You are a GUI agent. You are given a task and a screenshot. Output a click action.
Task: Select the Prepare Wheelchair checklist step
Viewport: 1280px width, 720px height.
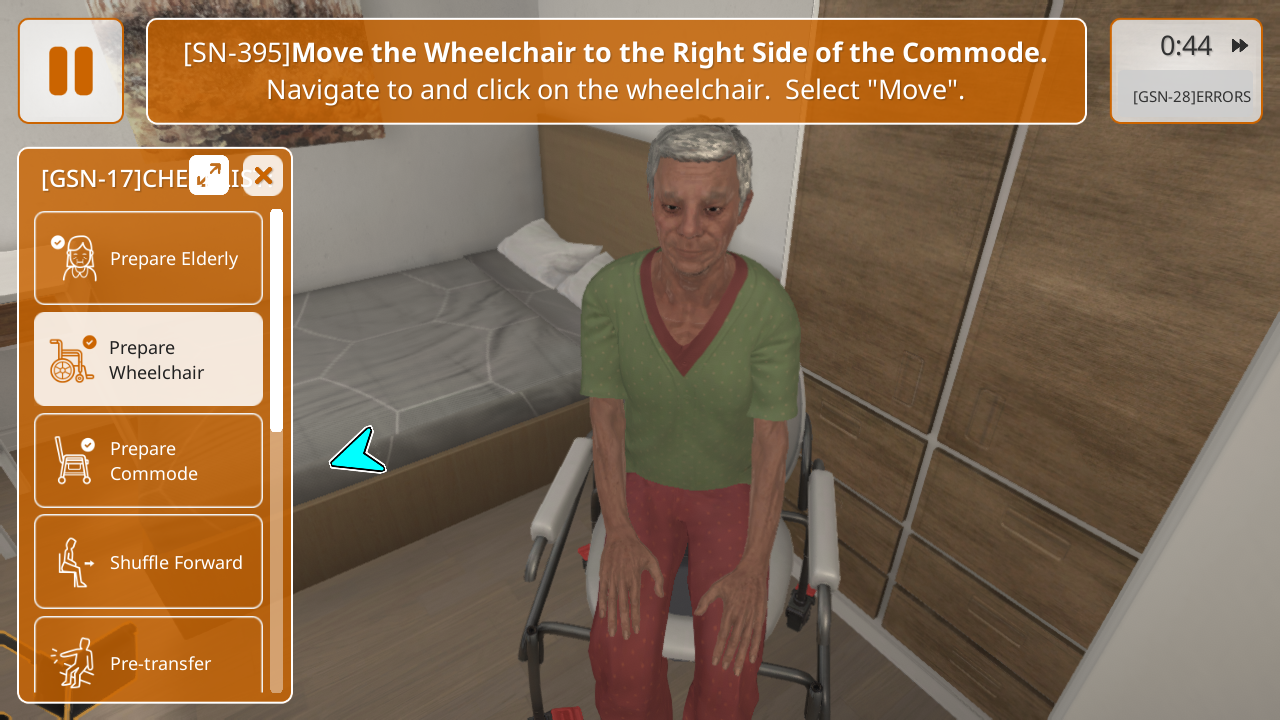[149, 359]
